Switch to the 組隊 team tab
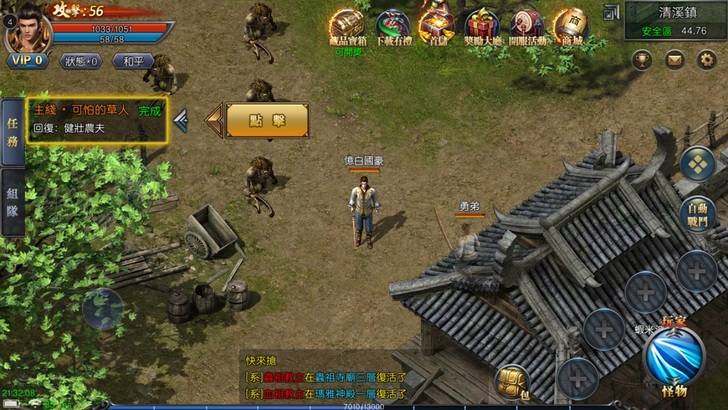Image resolution: width=728 pixels, height=410 pixels. (x=13, y=205)
